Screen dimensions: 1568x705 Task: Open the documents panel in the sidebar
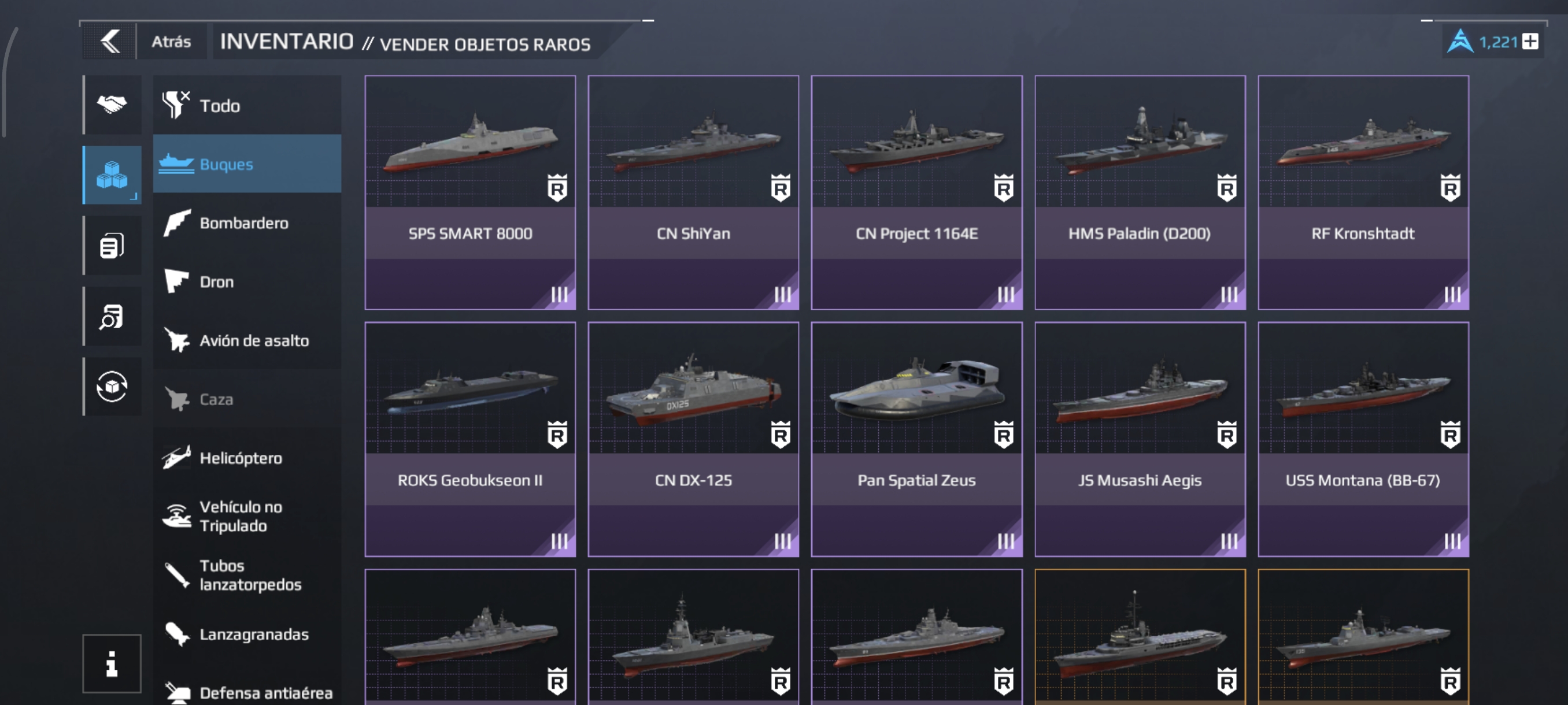112,246
